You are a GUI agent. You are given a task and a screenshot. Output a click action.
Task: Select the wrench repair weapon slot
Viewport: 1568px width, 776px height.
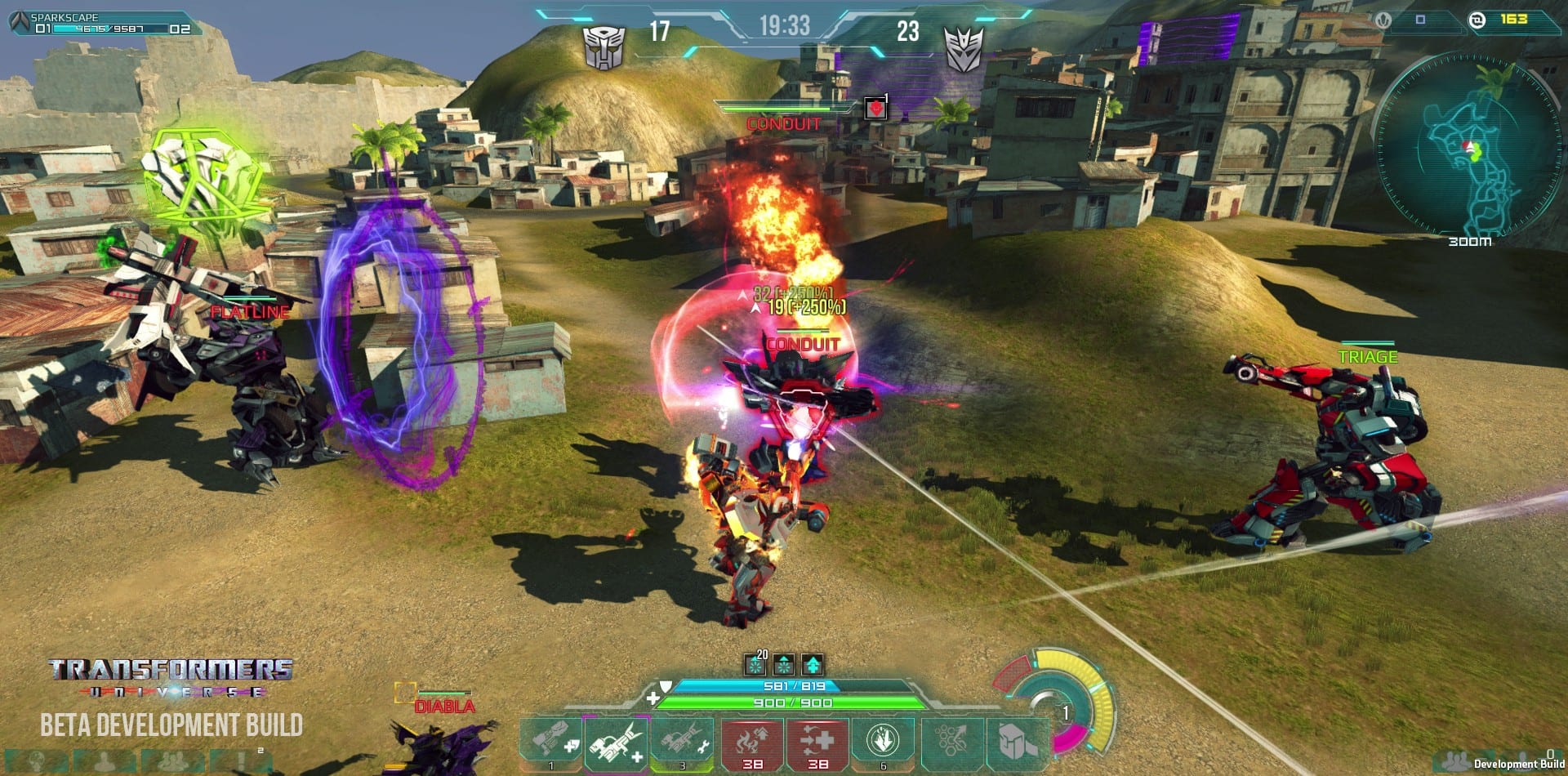(x=683, y=742)
